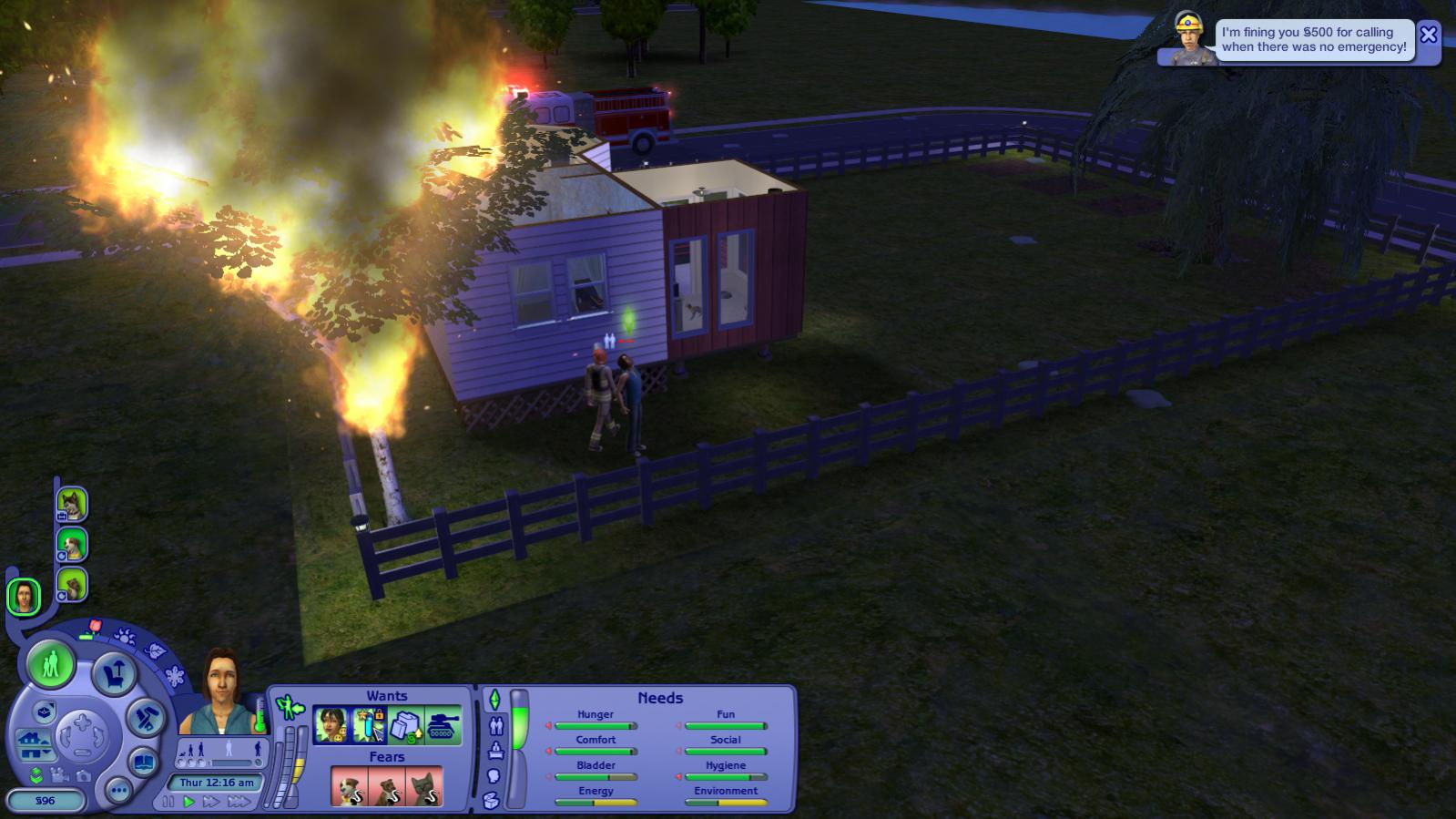This screenshot has height=819, width=1456.
Task: Open Buy mode with the armchair button
Action: pos(115,674)
